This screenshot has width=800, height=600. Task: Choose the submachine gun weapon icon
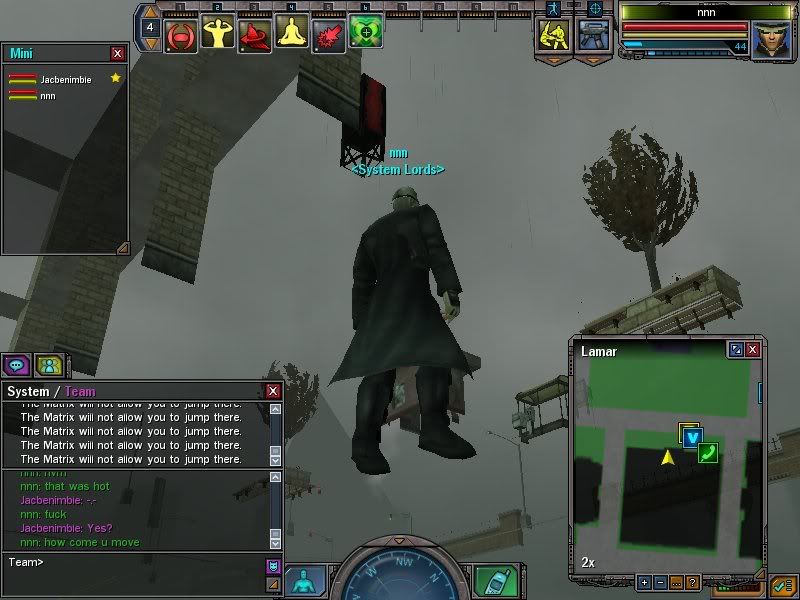coord(595,35)
